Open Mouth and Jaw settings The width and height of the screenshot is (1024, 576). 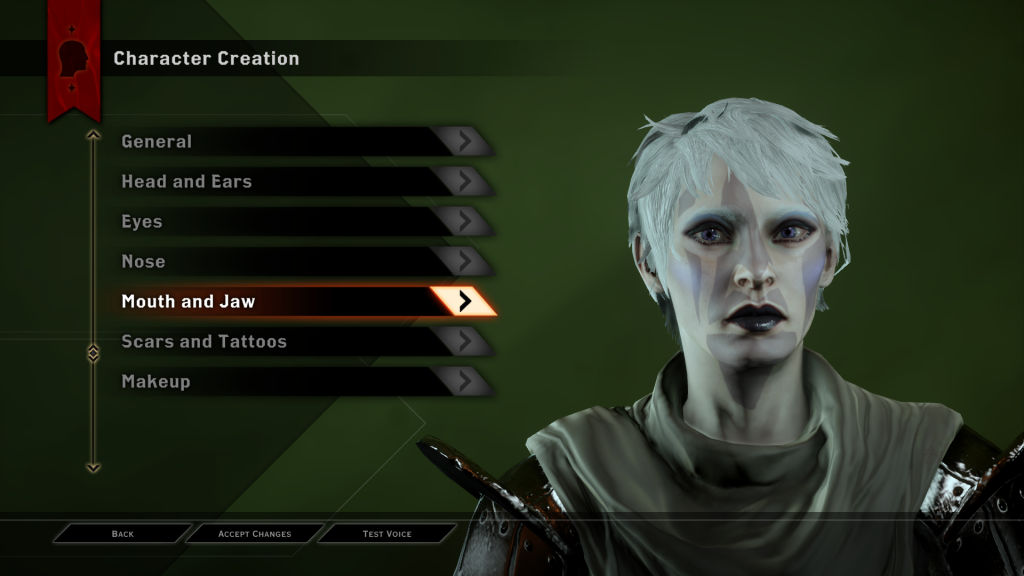click(300, 302)
